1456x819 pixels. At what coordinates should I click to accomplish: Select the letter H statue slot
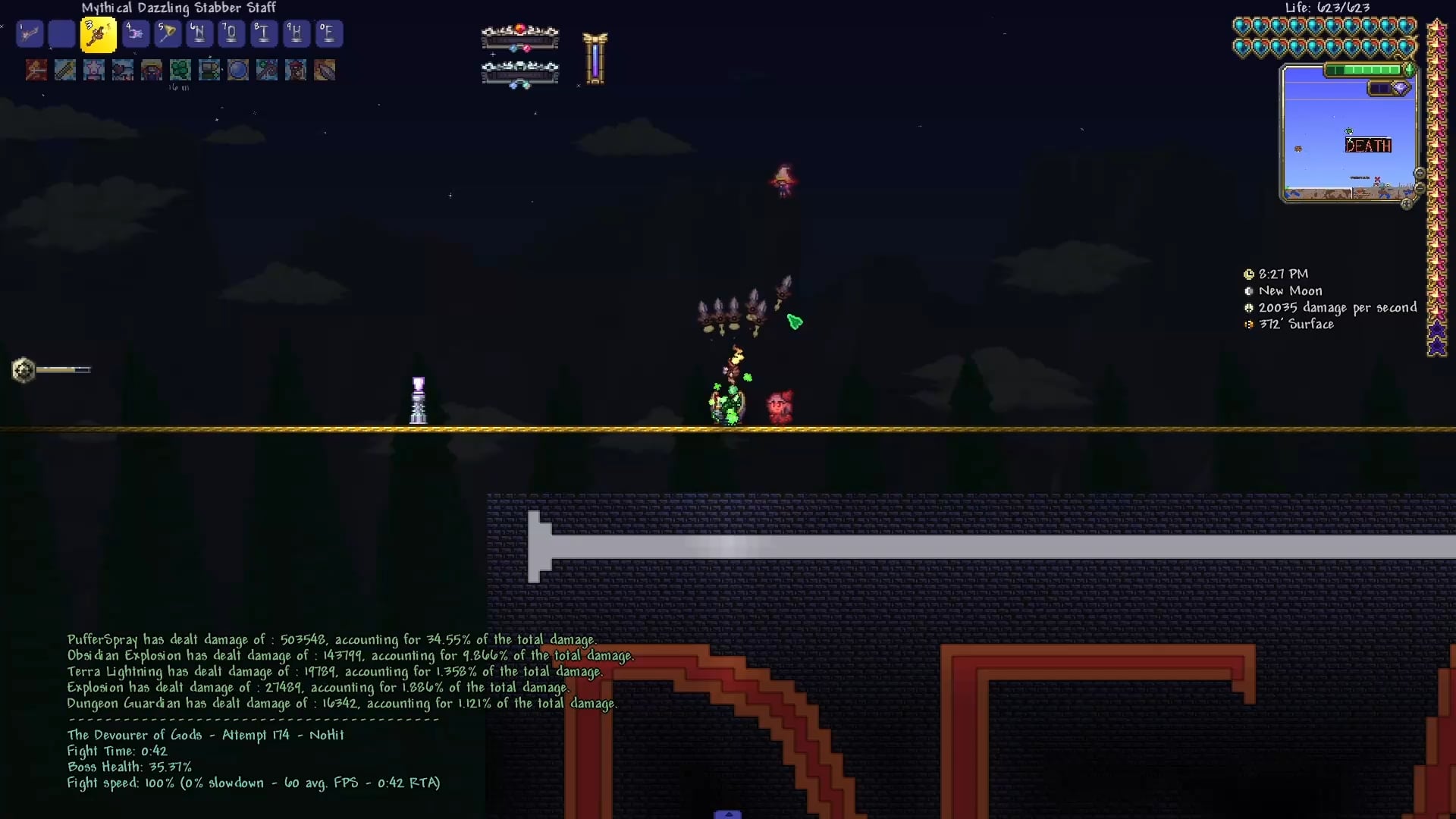(296, 34)
